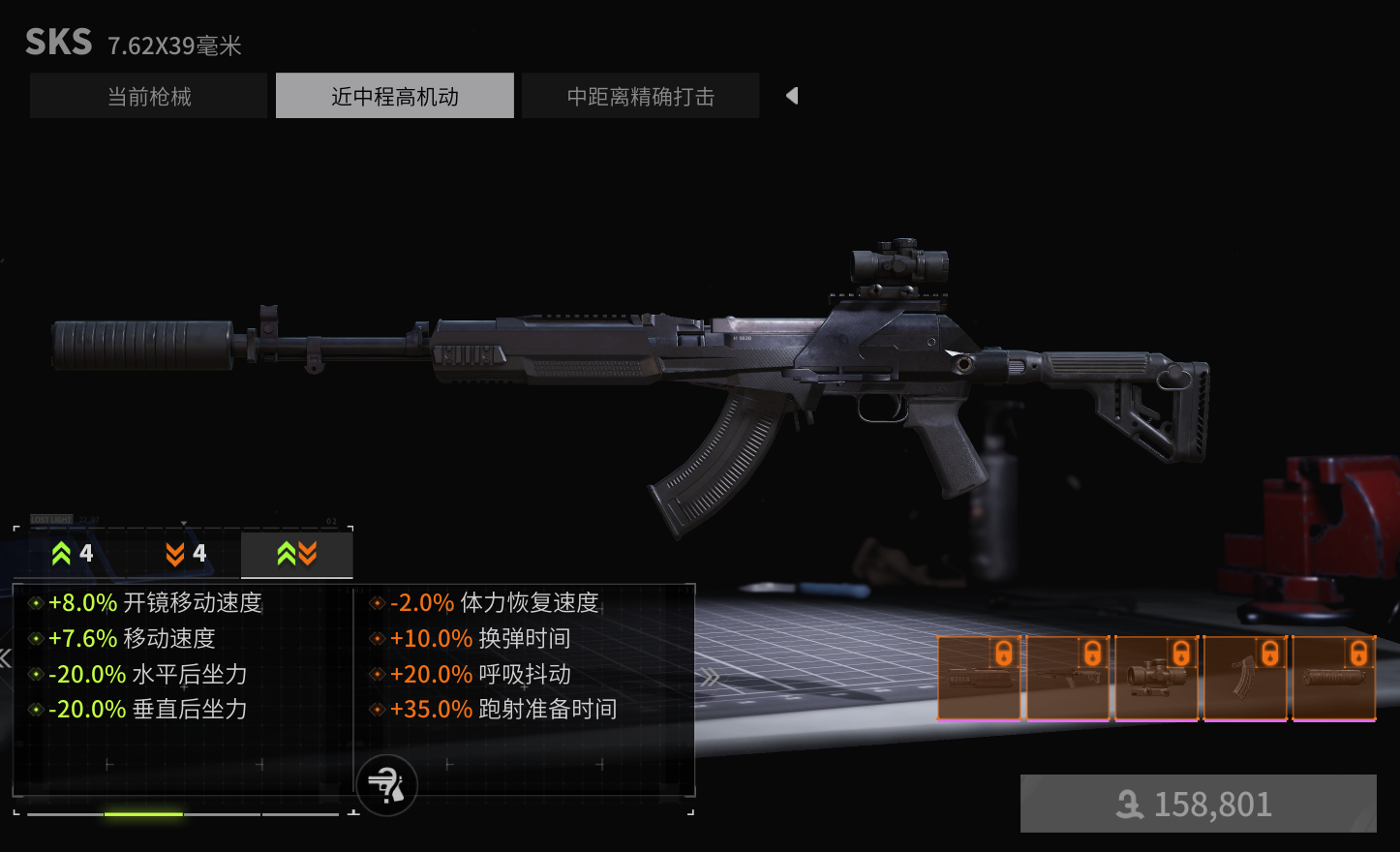Image resolution: width=1400 pixels, height=852 pixels.
Task: Select the combined up-down stats tab
Action: click(x=296, y=554)
